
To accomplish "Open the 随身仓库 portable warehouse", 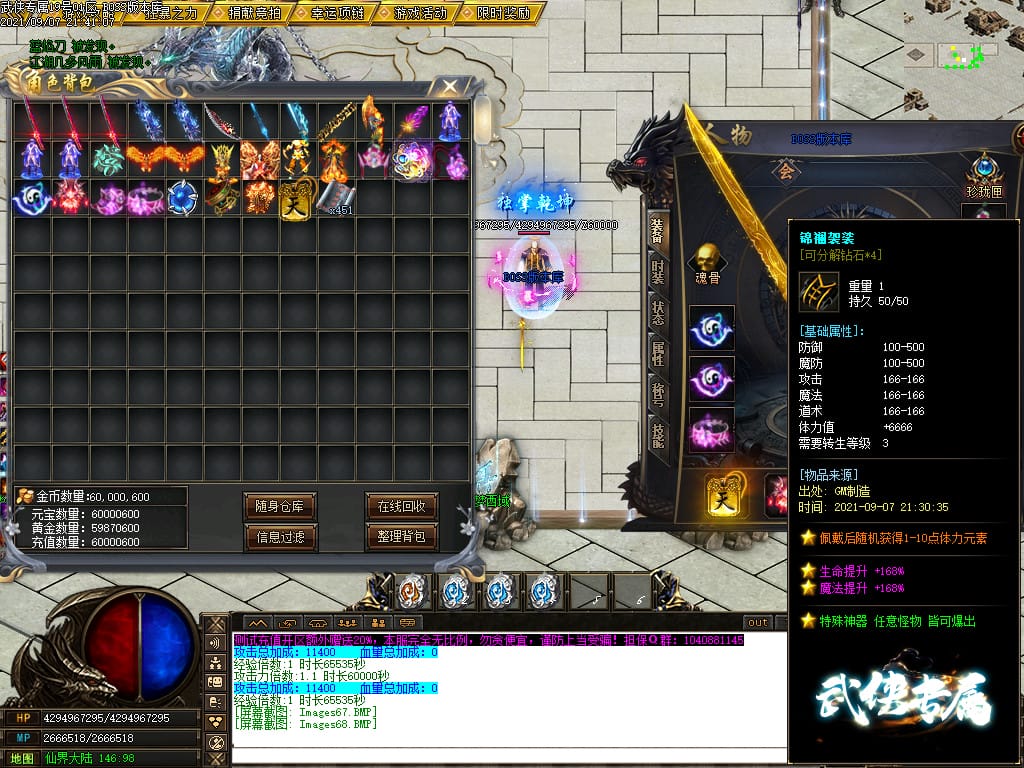I will [279, 506].
